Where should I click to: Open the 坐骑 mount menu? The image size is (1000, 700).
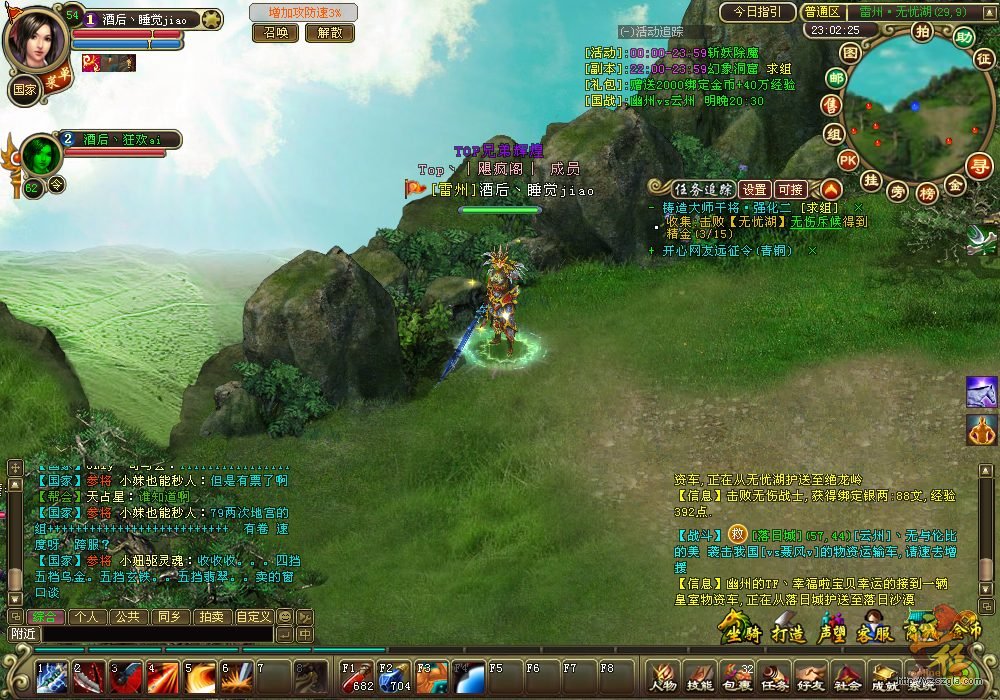(740, 631)
